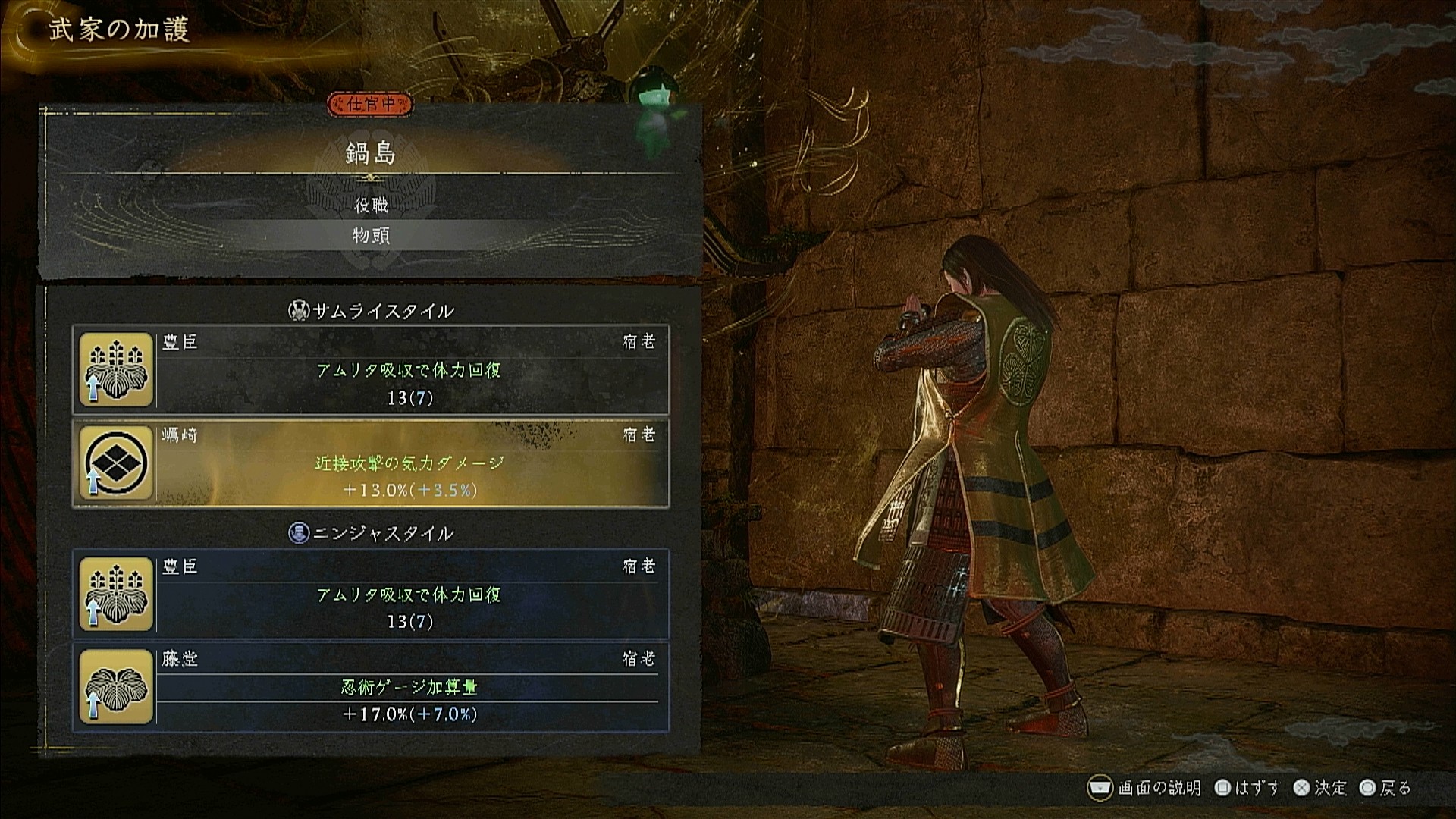Choose the 豊臣 blessing under サムライスタイル
This screenshot has height=819, width=1456.
coord(371,370)
